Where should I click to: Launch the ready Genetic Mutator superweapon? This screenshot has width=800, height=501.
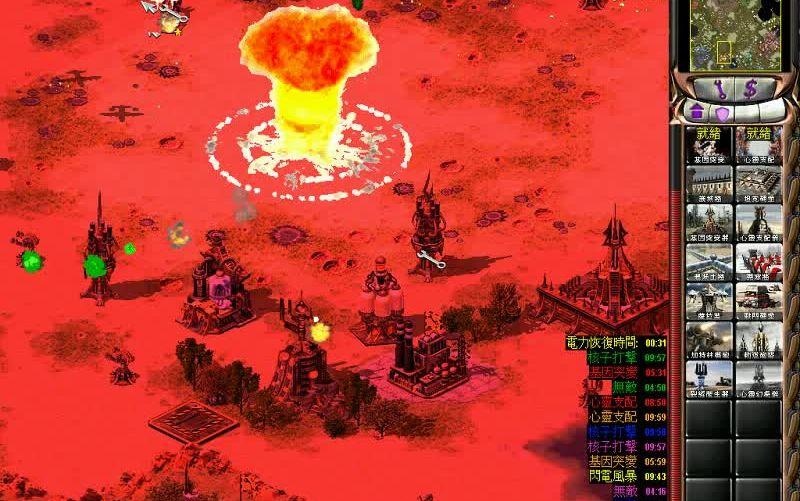click(x=708, y=145)
